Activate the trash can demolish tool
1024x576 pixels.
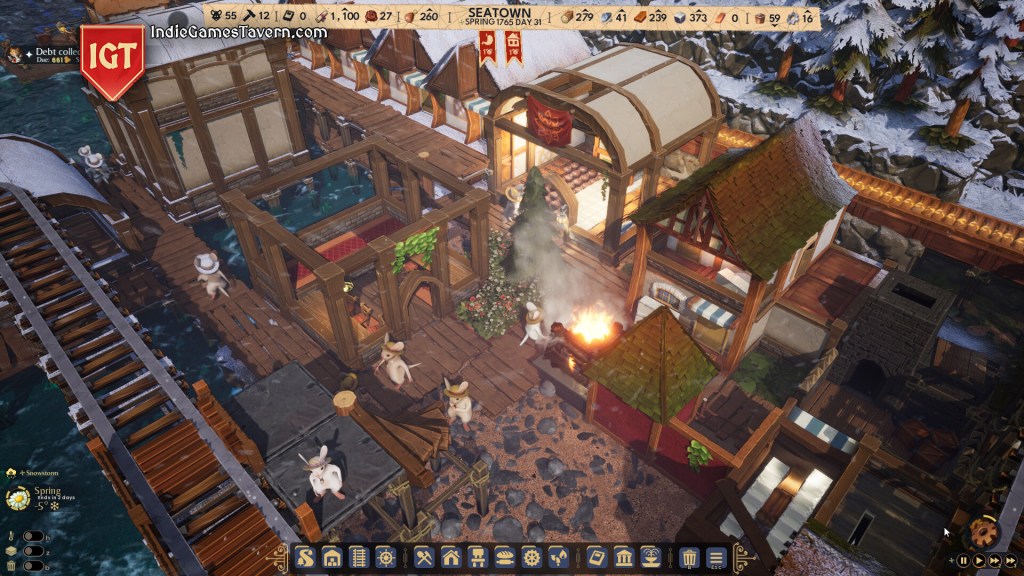(x=689, y=557)
